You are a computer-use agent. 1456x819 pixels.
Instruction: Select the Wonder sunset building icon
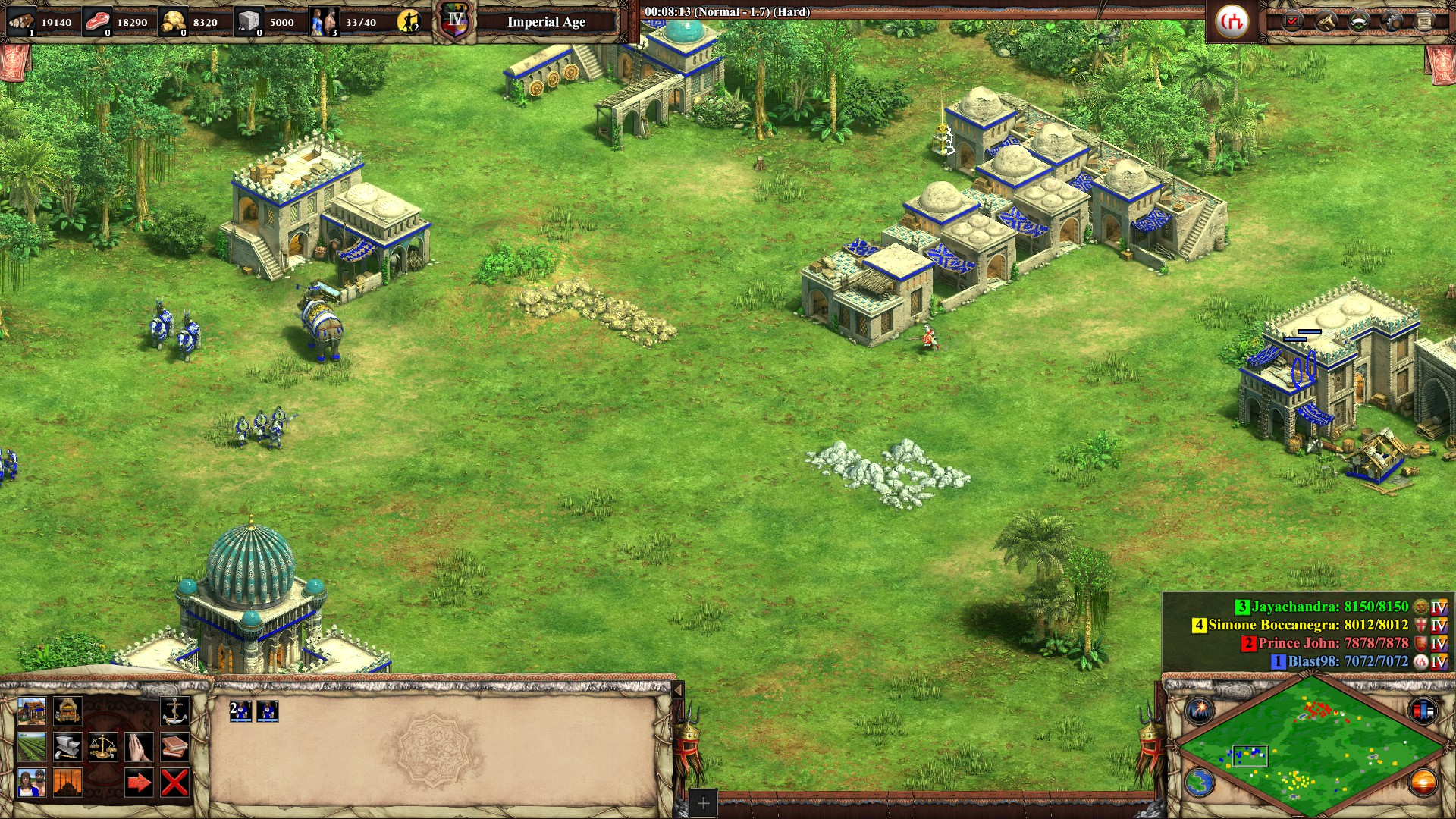pos(67,783)
